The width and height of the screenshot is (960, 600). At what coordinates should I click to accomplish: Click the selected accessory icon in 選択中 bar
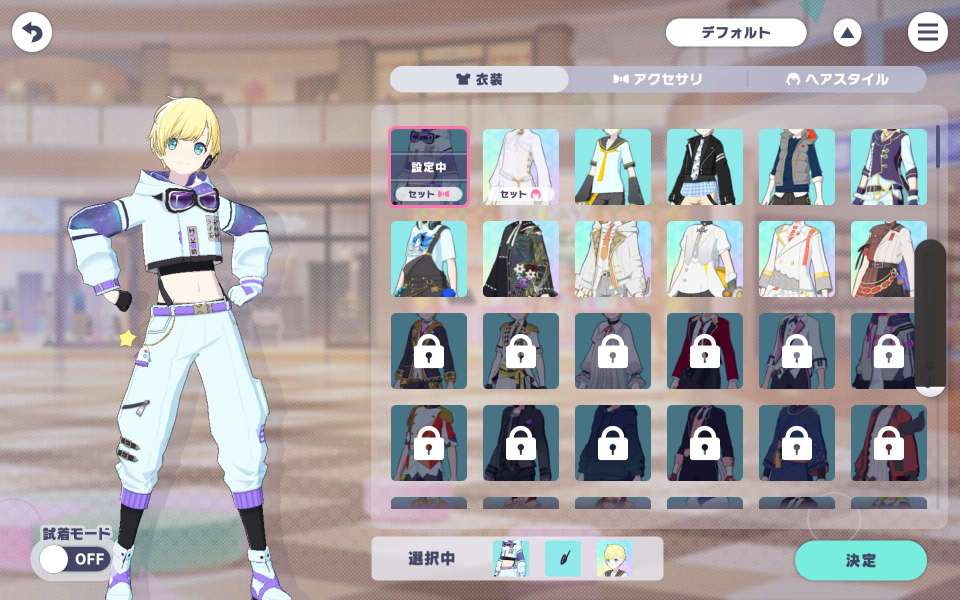563,559
